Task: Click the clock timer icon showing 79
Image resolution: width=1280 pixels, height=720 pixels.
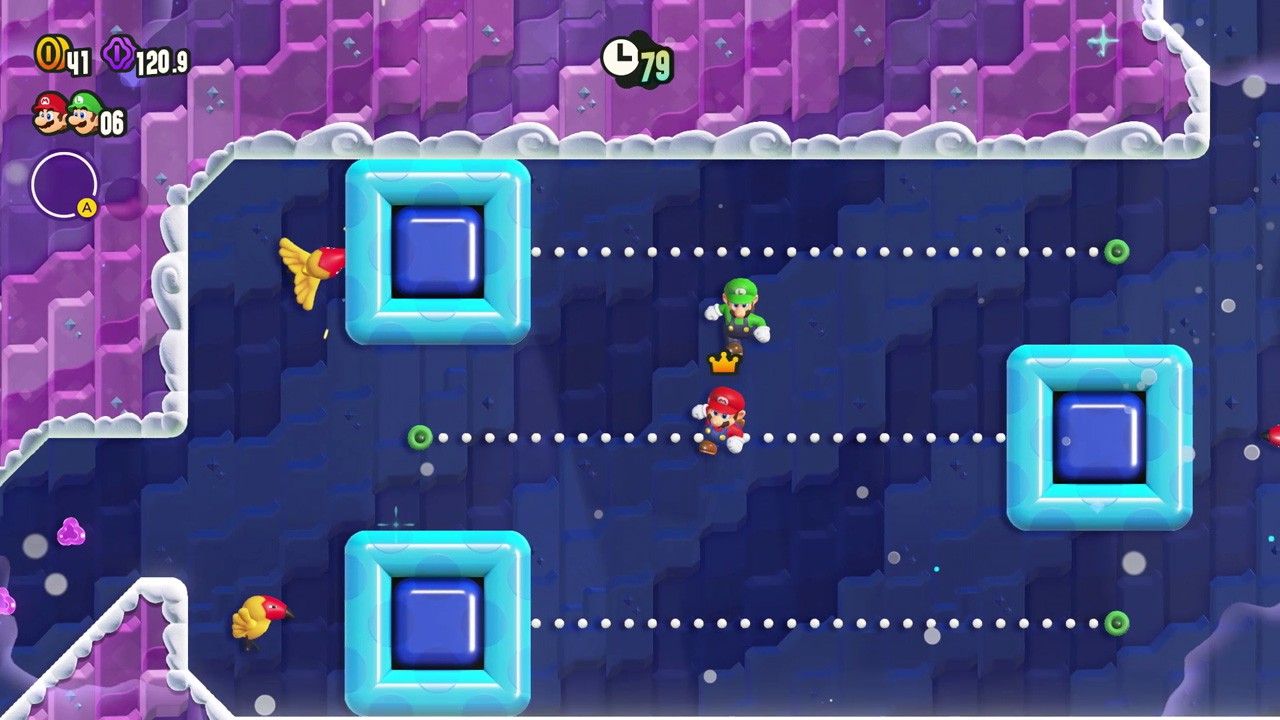Action: pyautogui.click(x=620, y=59)
